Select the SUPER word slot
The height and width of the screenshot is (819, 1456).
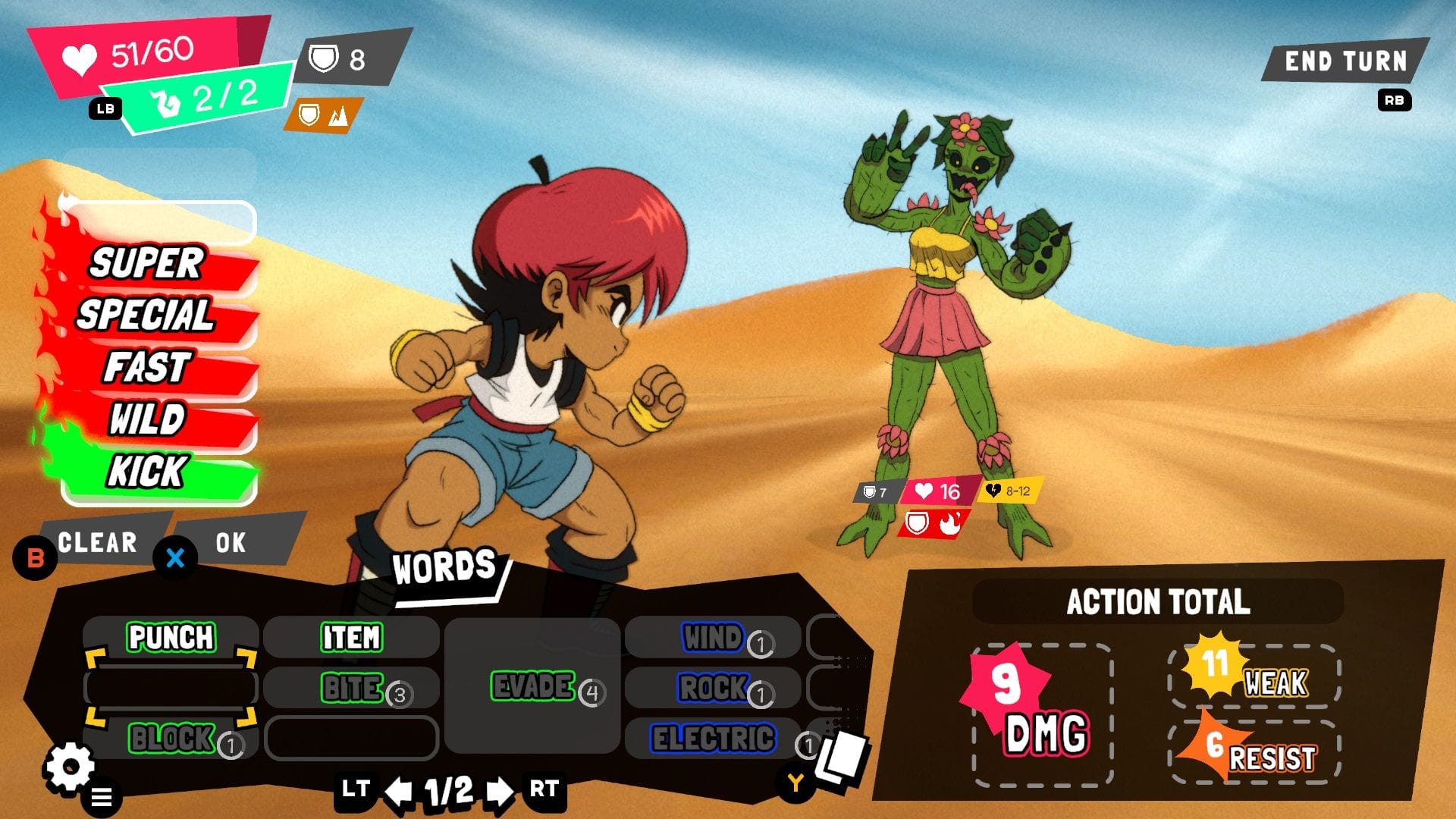[x=148, y=264]
